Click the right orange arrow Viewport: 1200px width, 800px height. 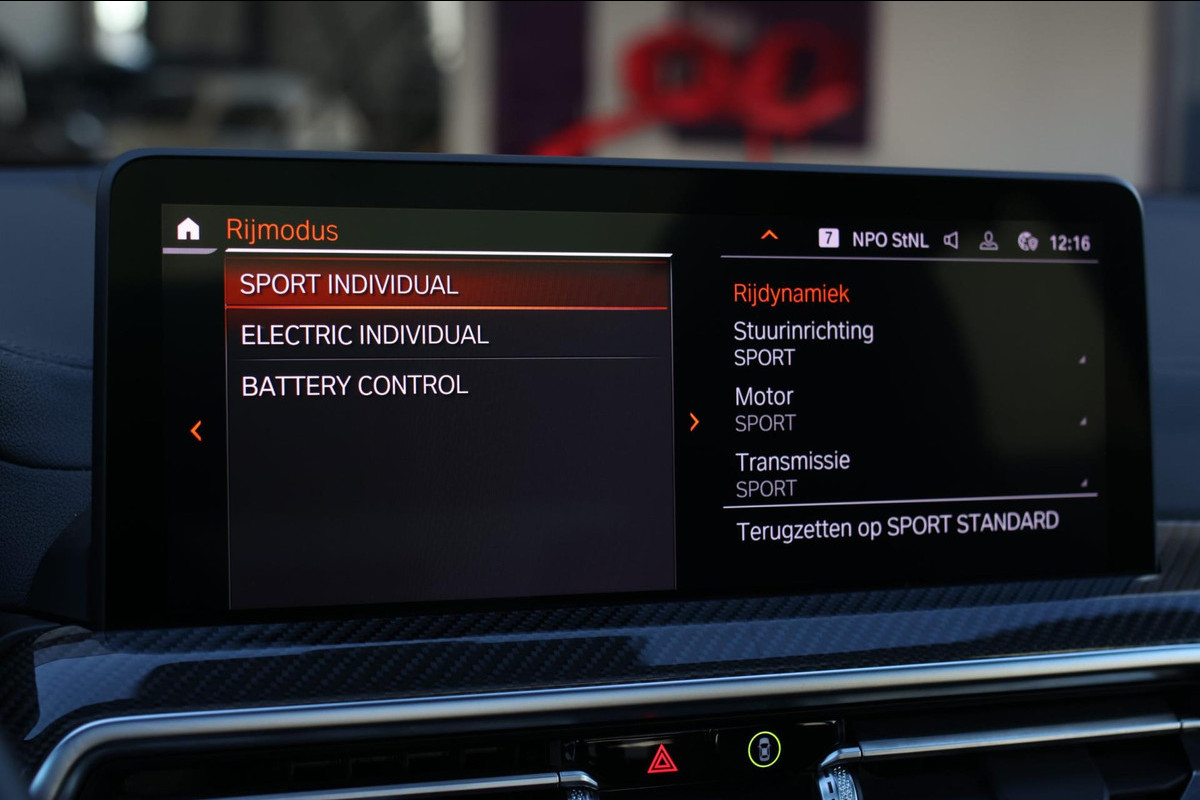(694, 422)
